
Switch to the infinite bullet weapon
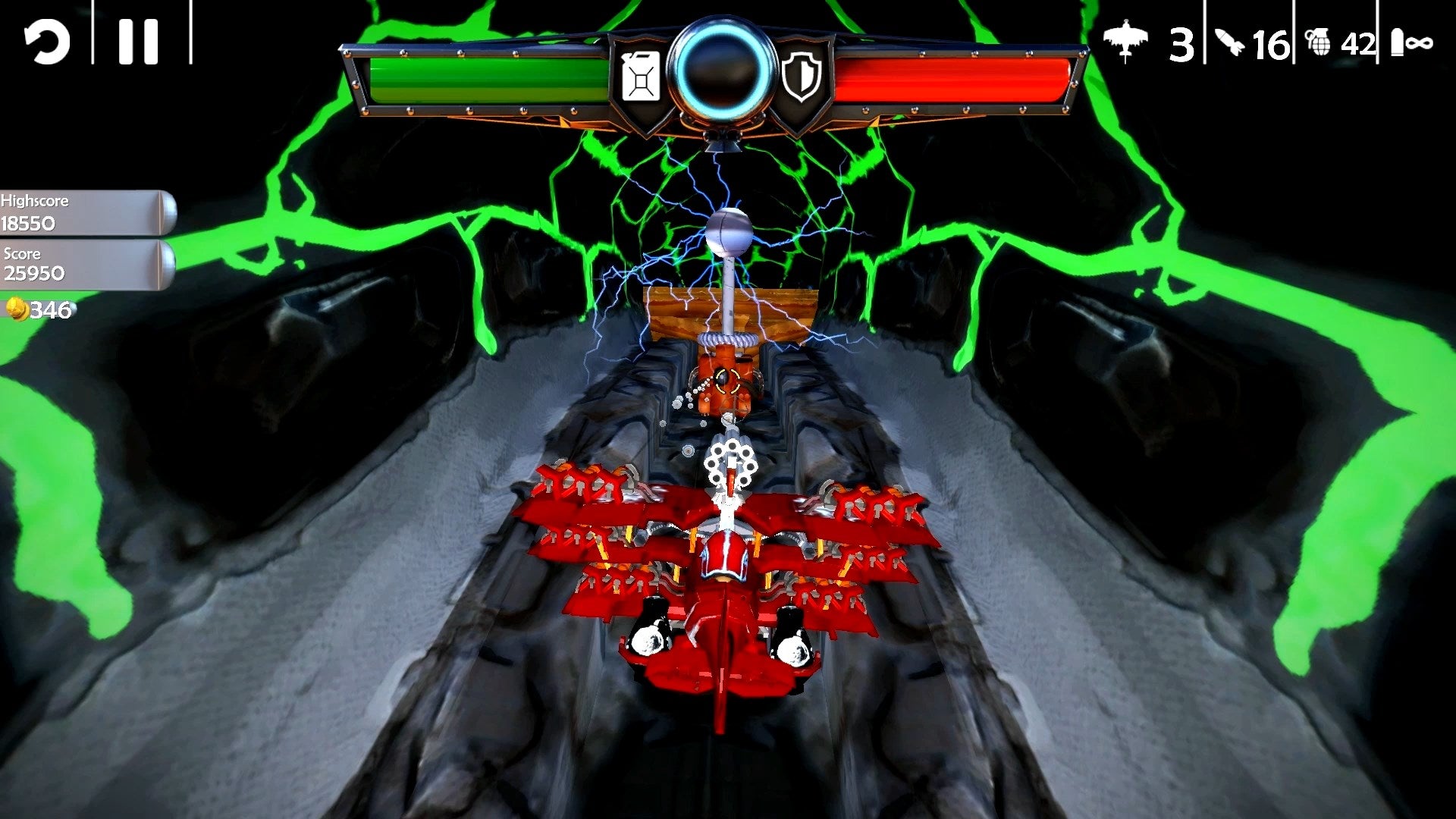1410,43
